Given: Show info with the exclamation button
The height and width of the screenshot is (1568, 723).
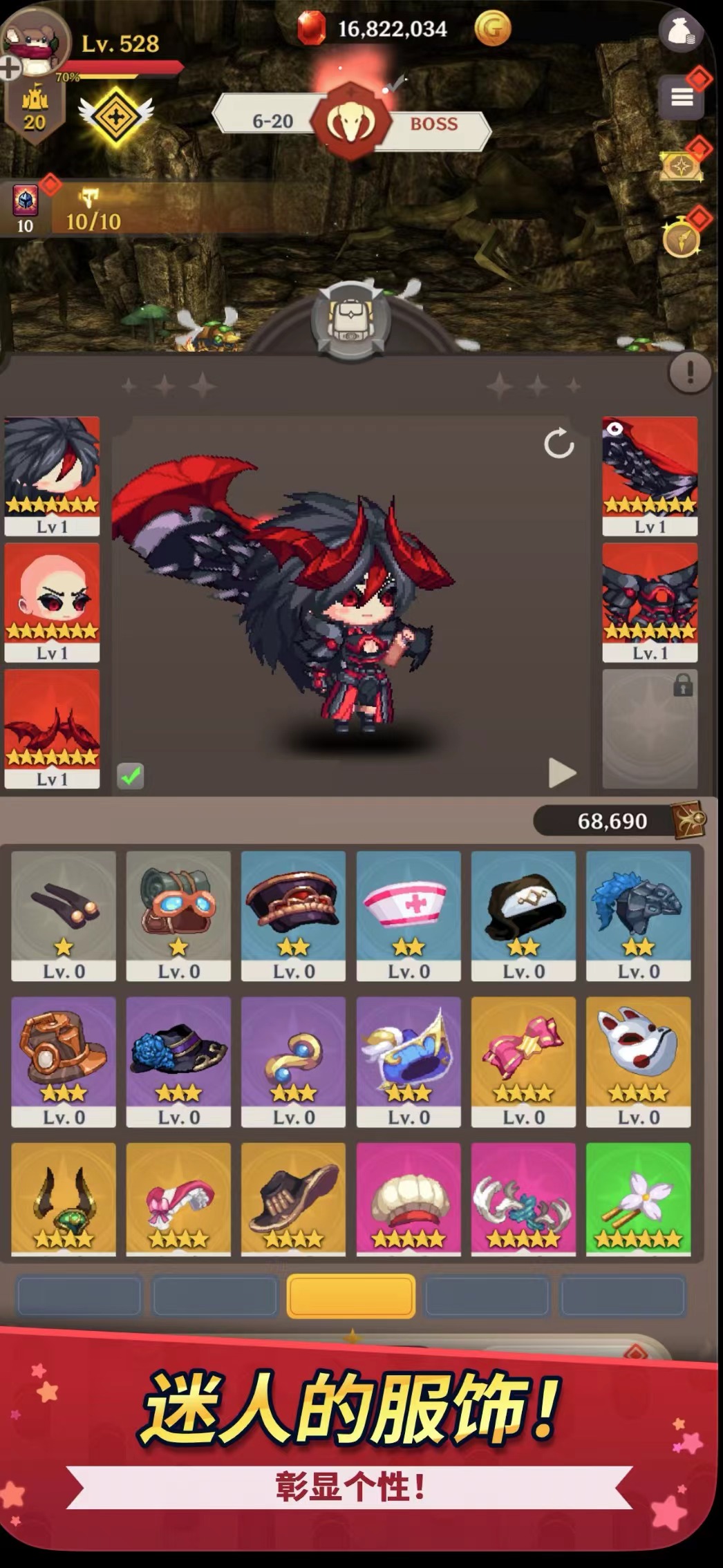Looking at the screenshot, I should 689,373.
